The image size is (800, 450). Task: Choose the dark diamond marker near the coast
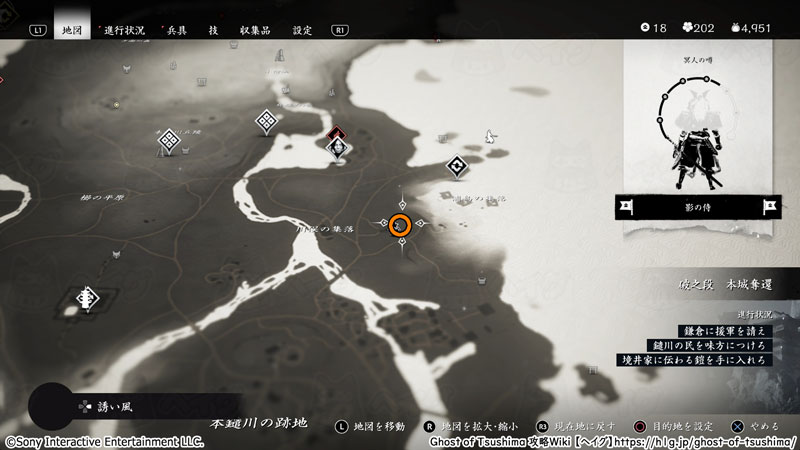(x=458, y=165)
